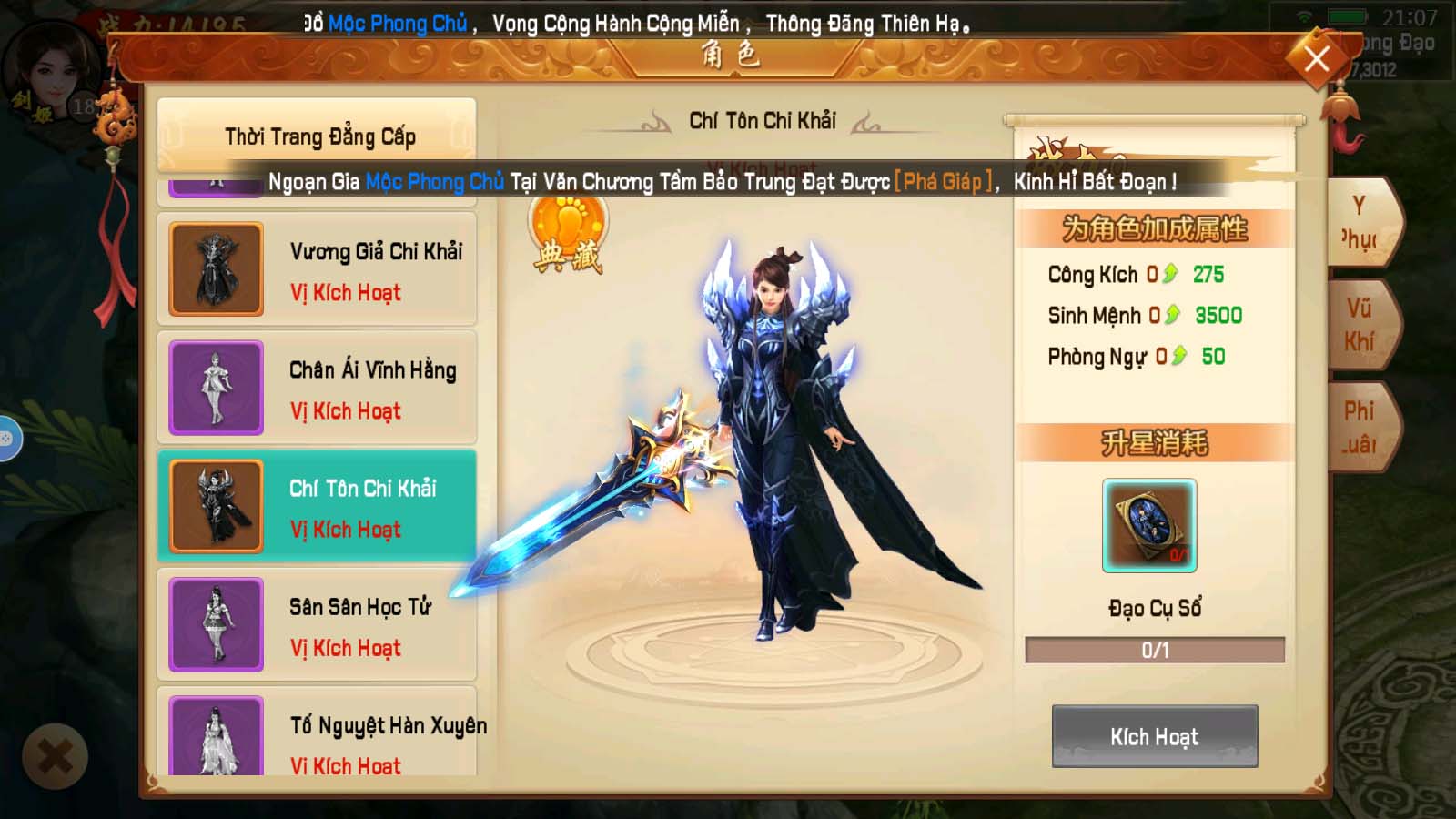Image resolution: width=1456 pixels, height=819 pixels.
Task: Open the Phi Luân tab
Action: click(x=1360, y=428)
